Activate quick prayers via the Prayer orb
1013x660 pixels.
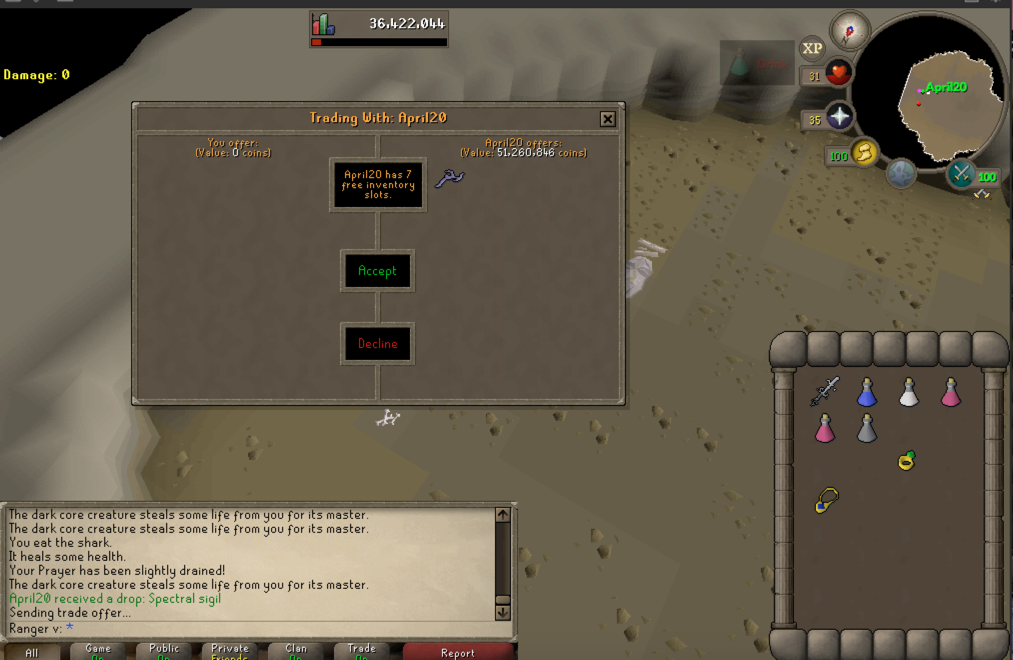839,118
